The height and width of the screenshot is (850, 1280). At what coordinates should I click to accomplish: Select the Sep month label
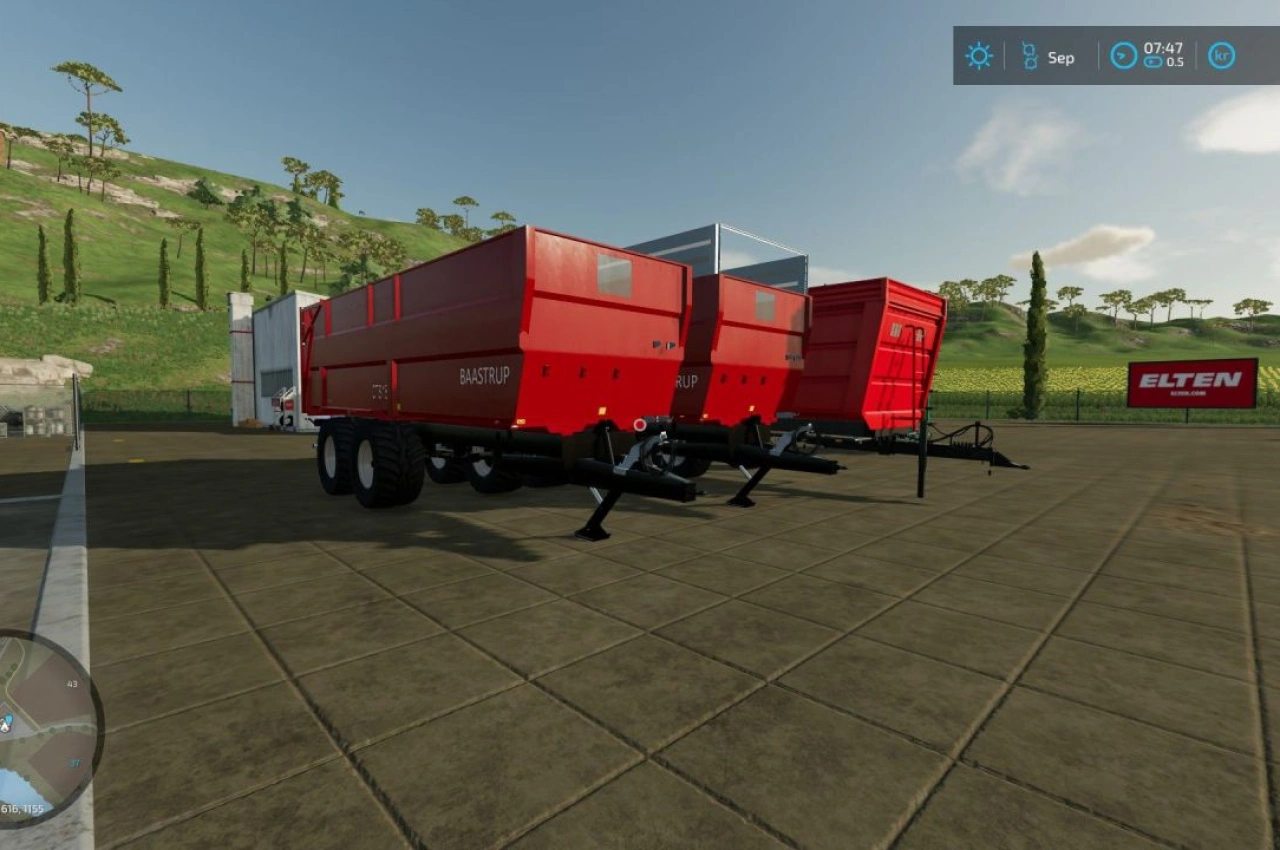1061,58
